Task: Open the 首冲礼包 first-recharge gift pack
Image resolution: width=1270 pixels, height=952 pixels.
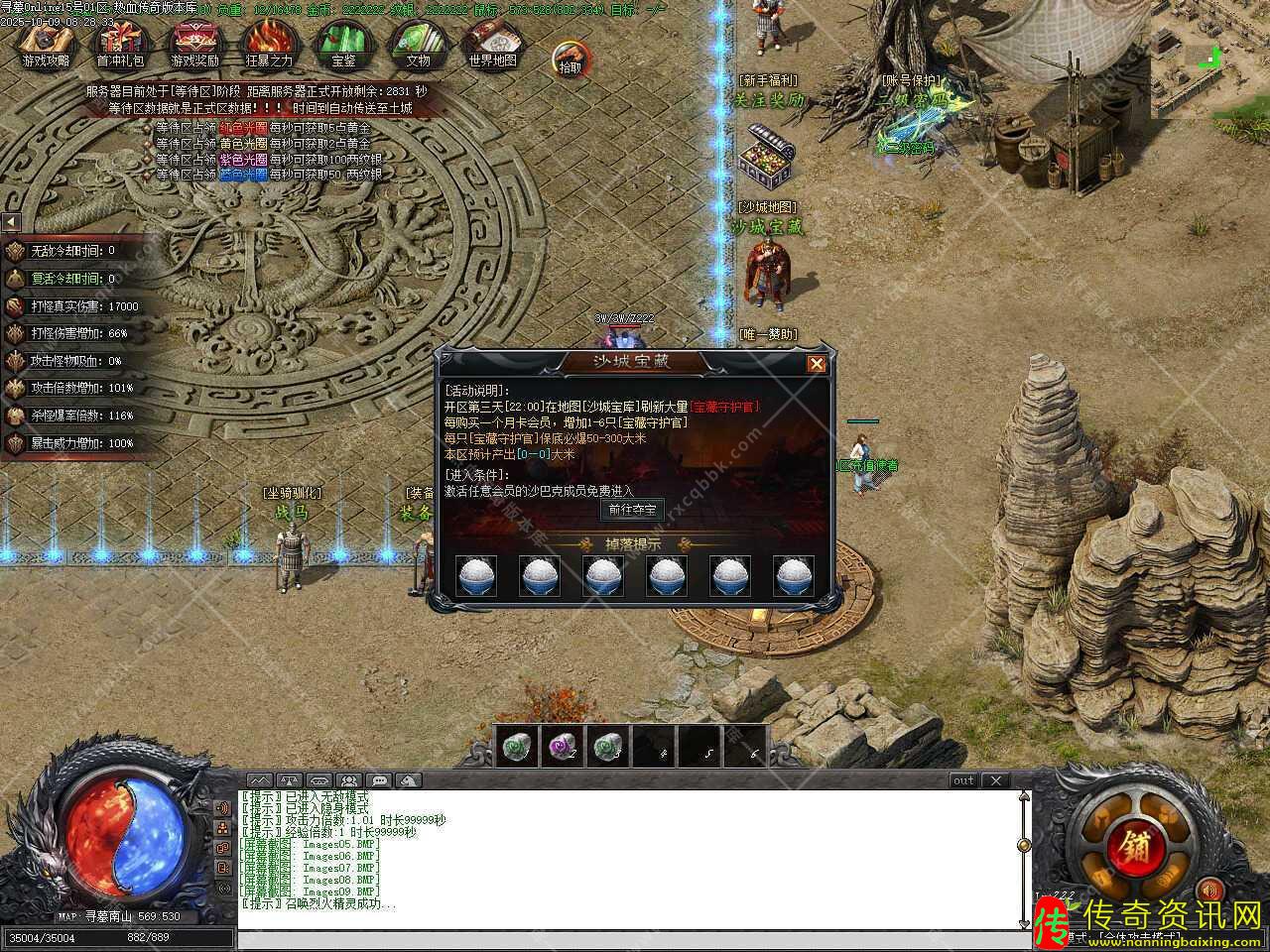Action: click(120, 44)
